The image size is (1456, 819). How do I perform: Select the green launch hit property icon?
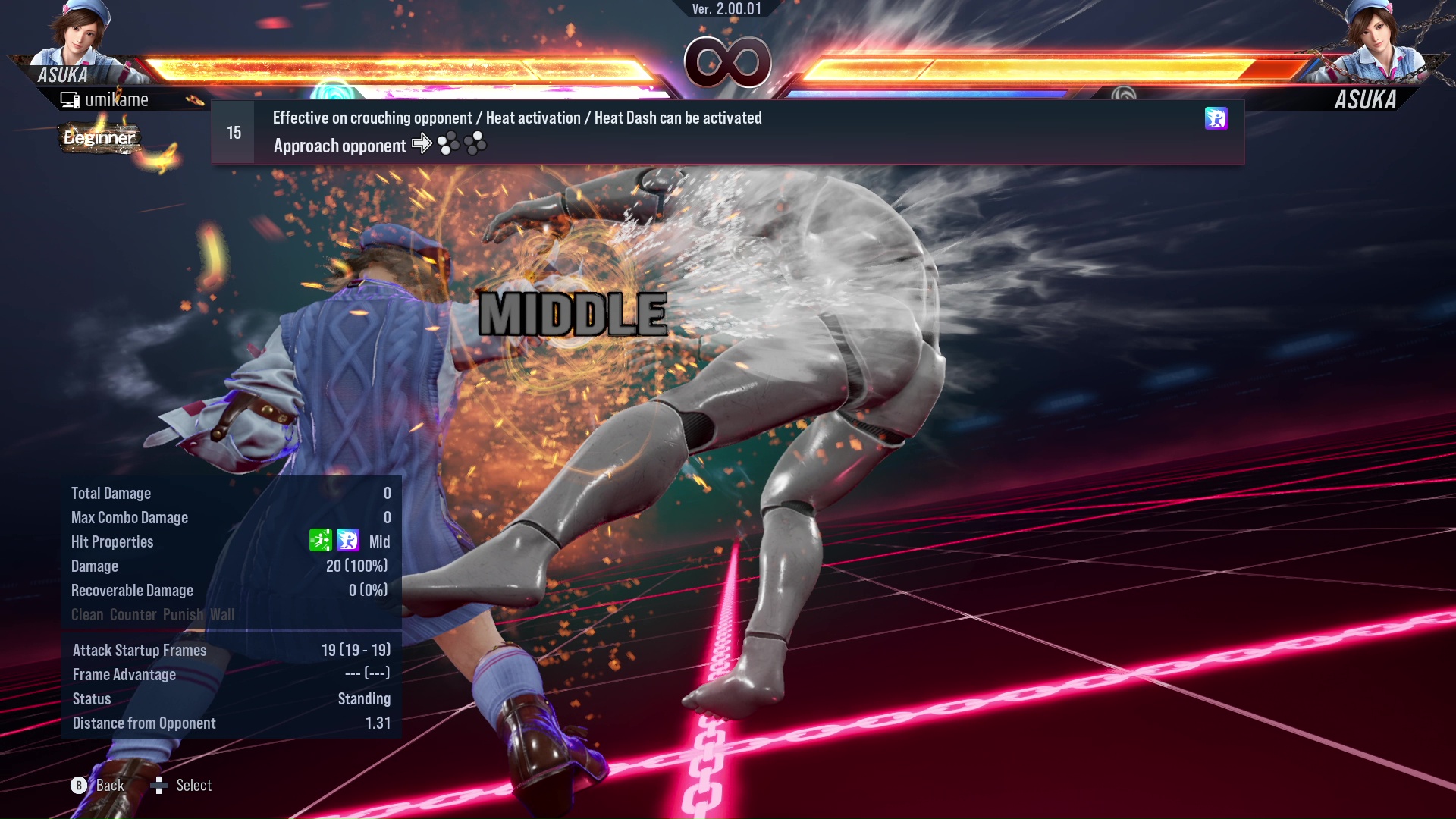[322, 541]
